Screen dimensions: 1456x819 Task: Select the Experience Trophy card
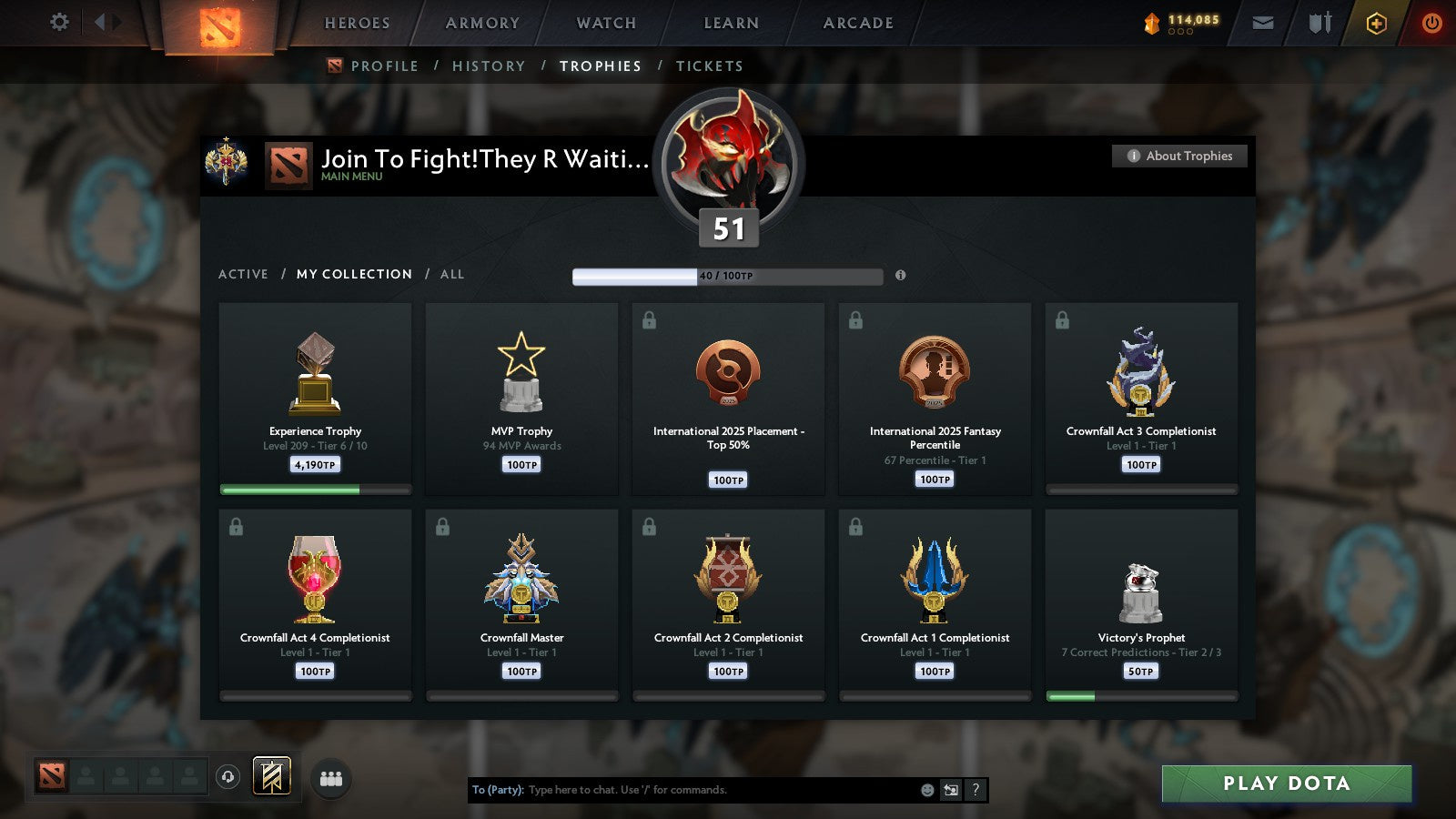click(315, 399)
